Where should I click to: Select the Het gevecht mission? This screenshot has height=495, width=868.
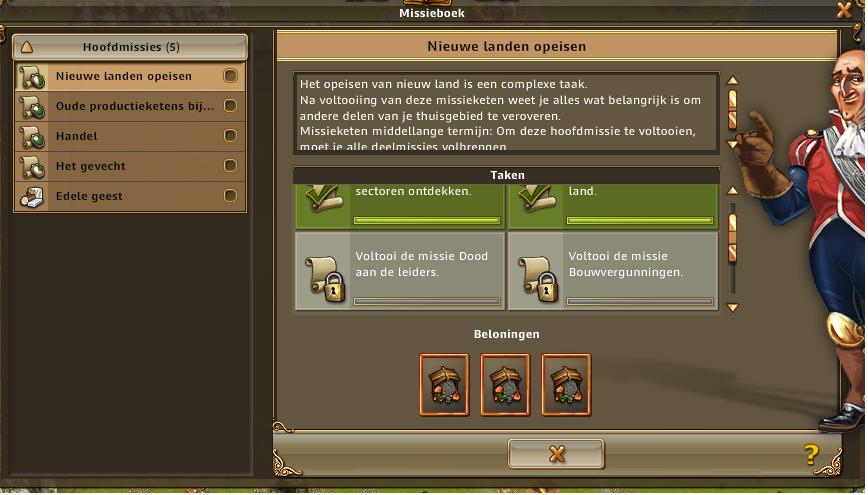coord(131,166)
